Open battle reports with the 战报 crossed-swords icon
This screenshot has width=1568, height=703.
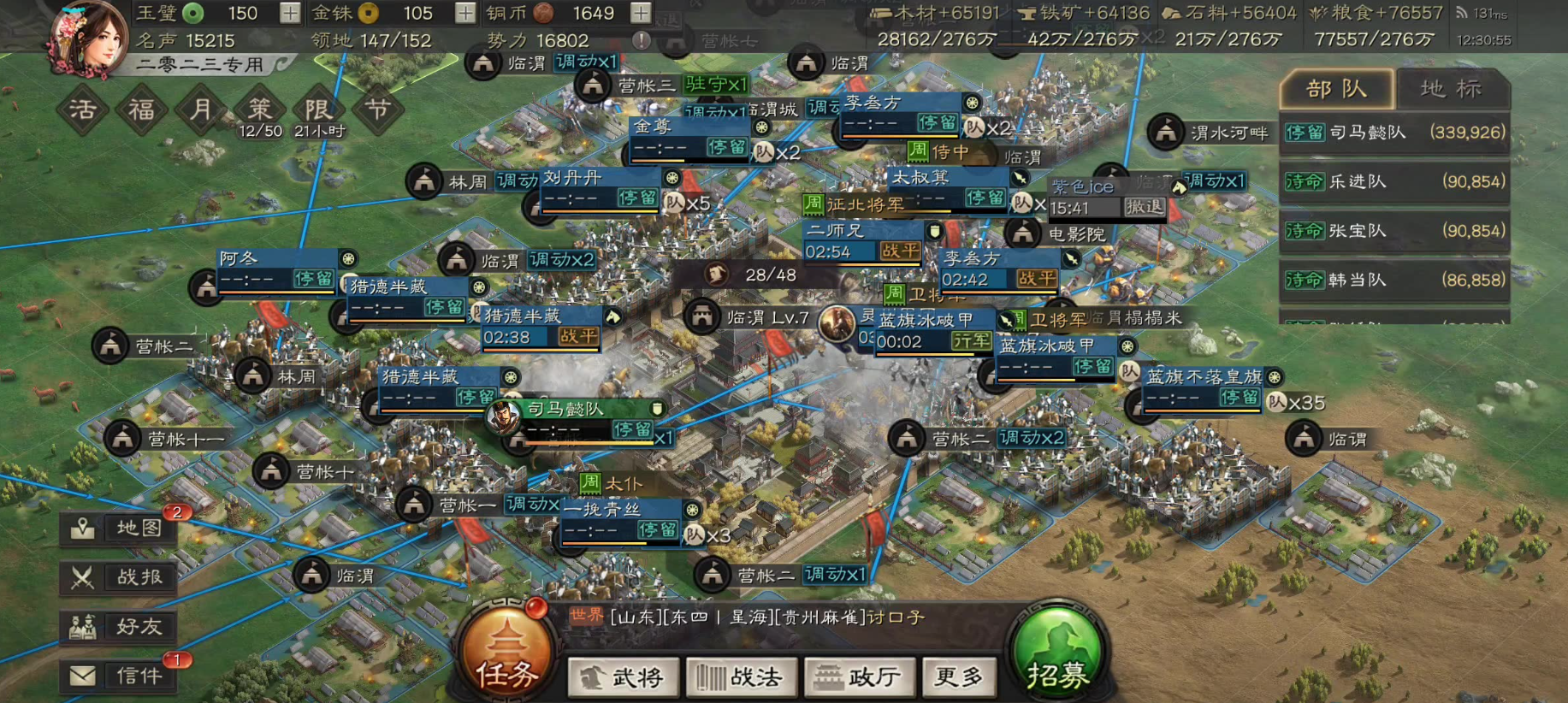click(116, 577)
